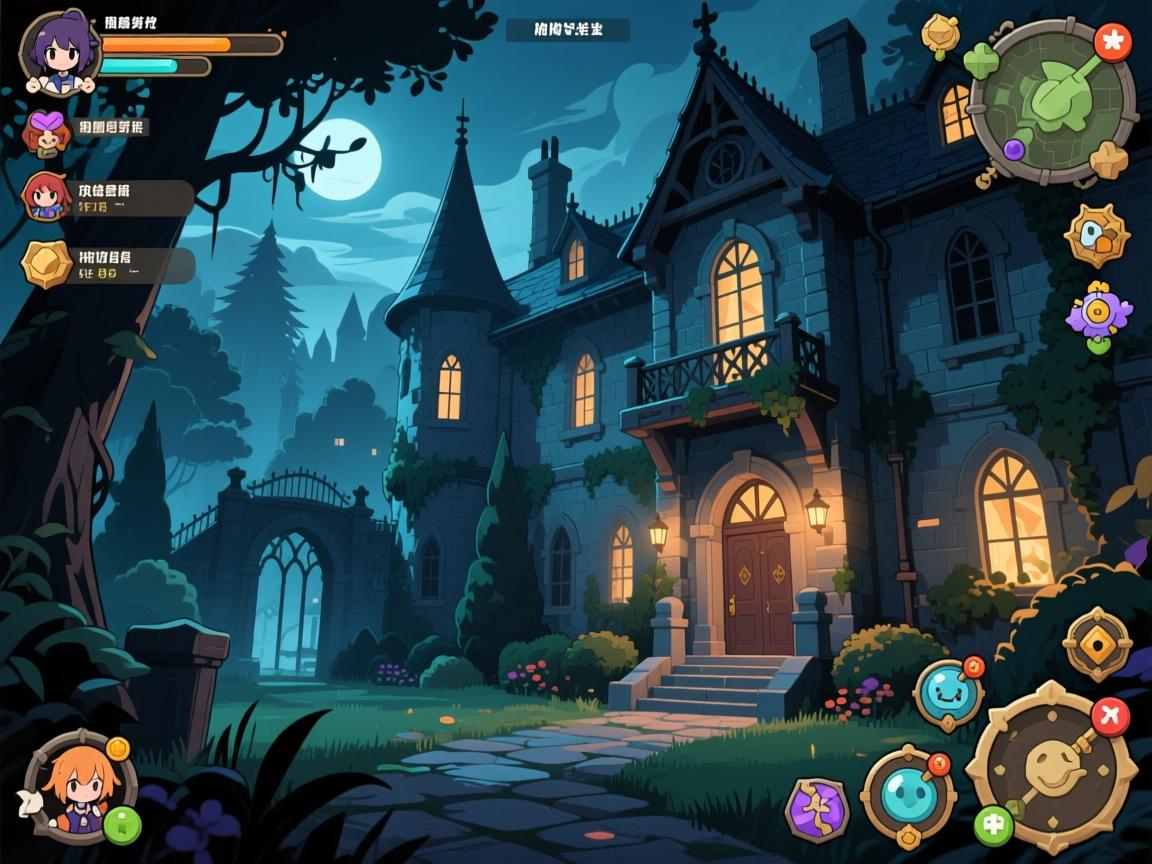1152x864 pixels.
Task: Open the golden gem quest entry
Action: point(47,264)
